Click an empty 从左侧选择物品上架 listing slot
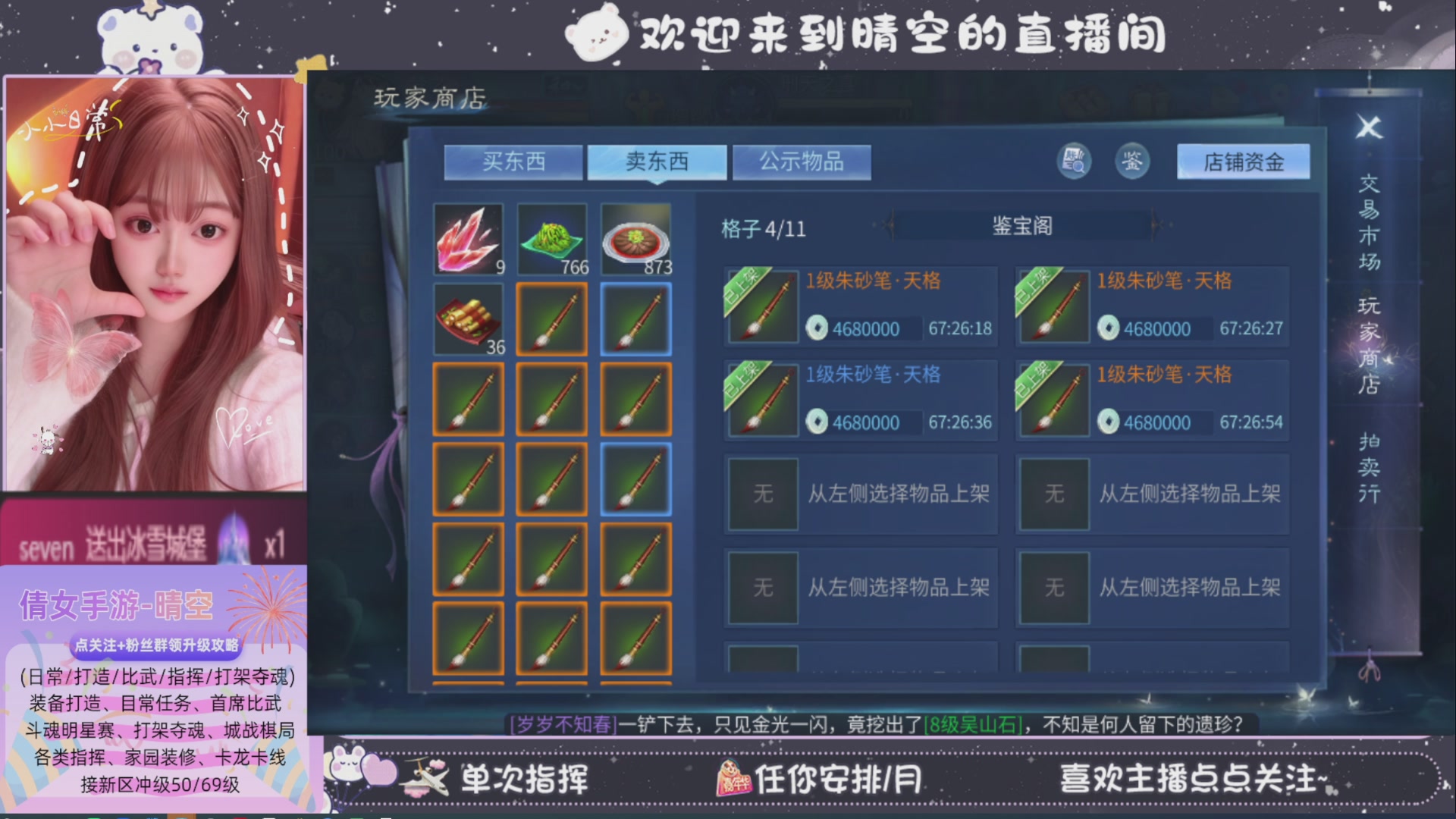The image size is (1456, 819). (861, 494)
